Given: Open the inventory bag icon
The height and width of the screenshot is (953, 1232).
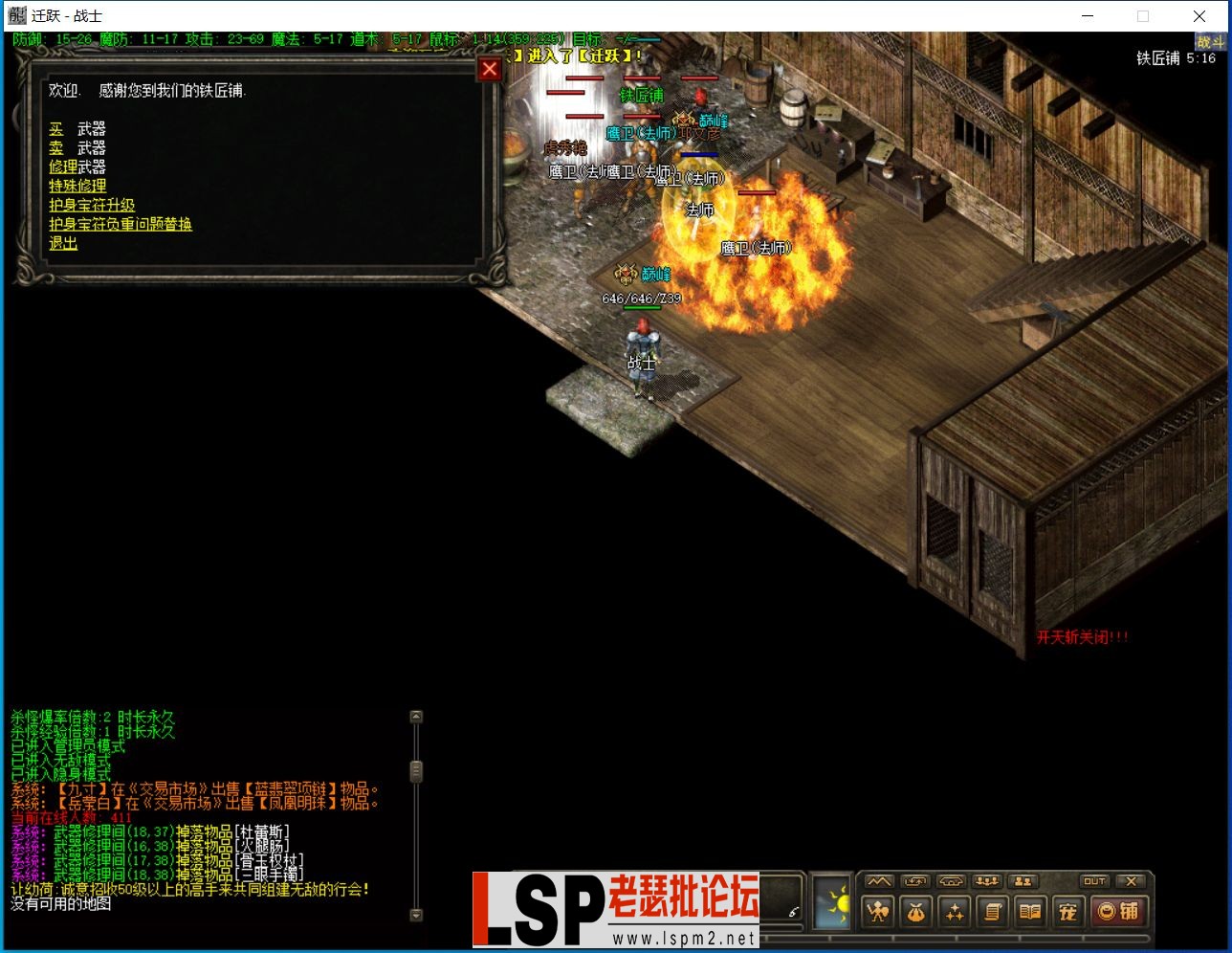Looking at the screenshot, I should pos(915,912).
